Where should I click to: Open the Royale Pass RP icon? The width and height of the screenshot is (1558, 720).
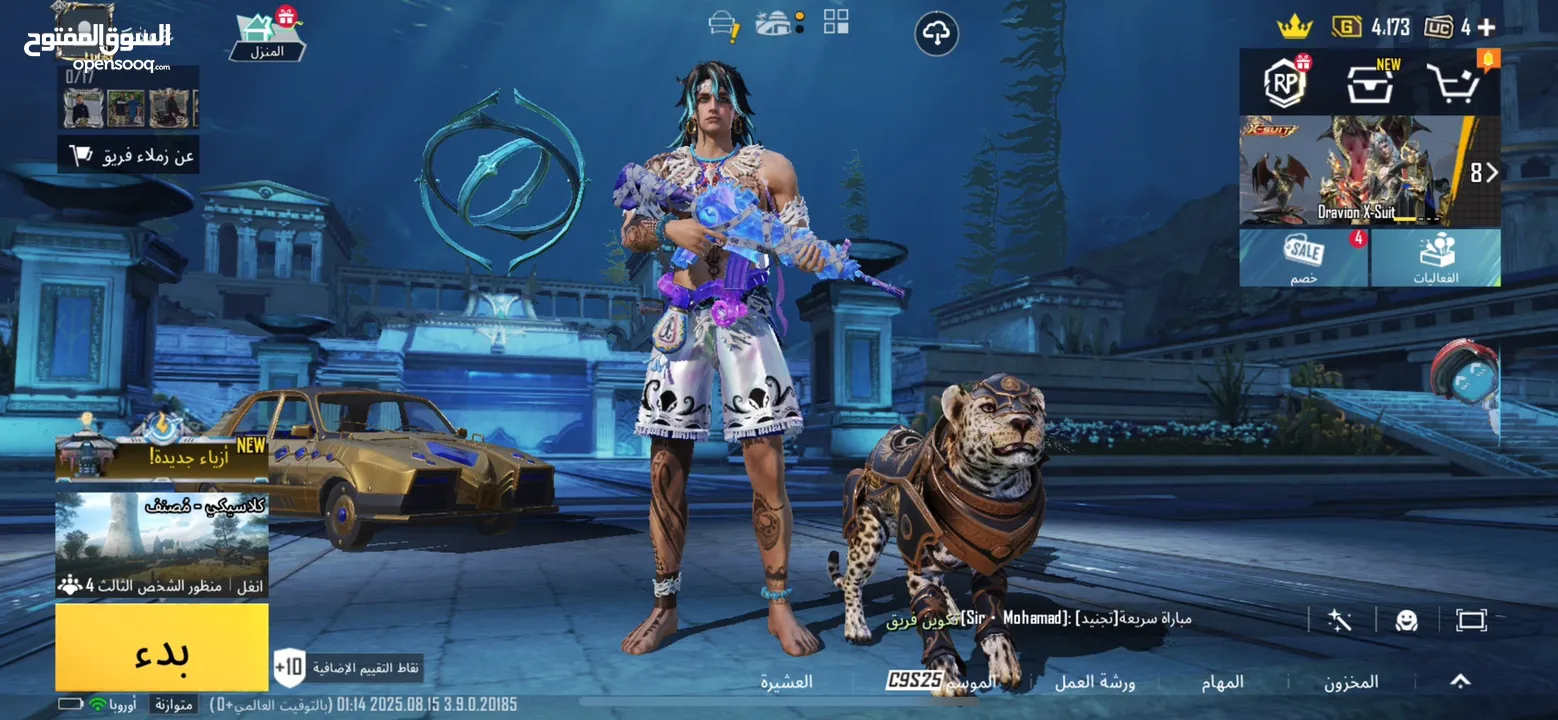coord(1285,83)
